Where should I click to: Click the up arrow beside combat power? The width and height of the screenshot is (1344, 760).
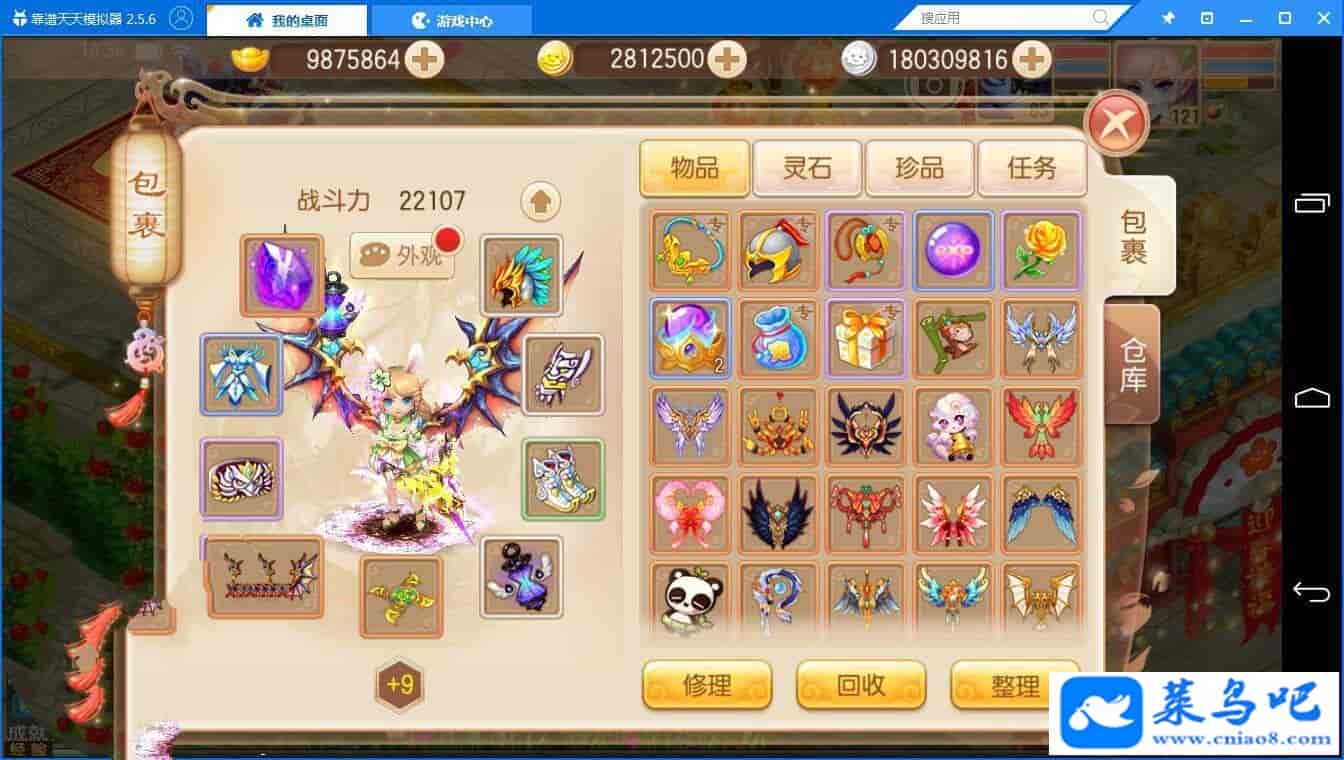540,202
